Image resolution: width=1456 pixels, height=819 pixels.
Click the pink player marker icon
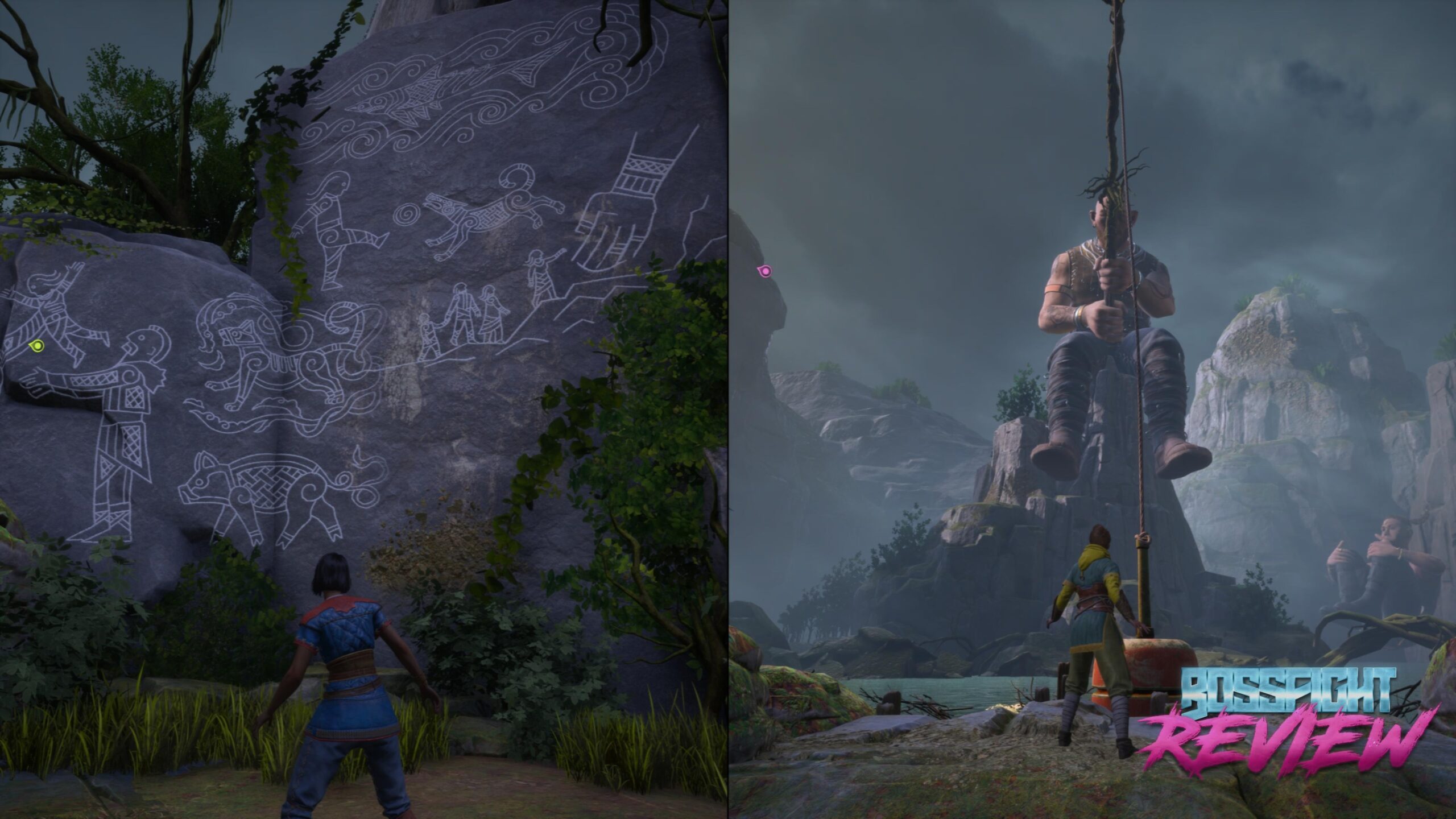(x=766, y=271)
